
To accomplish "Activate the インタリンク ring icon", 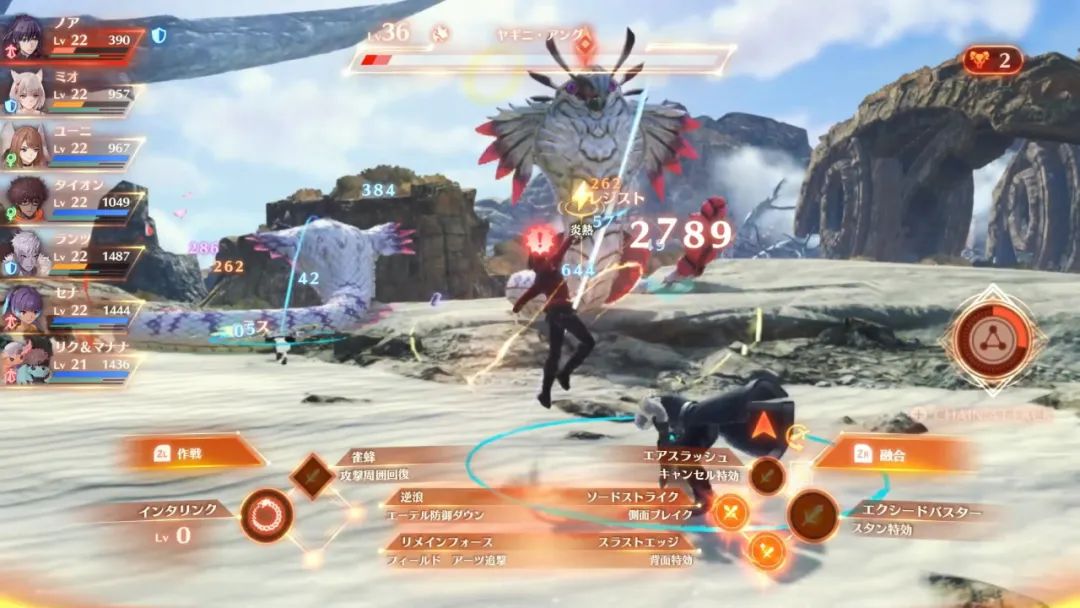I will [267, 515].
